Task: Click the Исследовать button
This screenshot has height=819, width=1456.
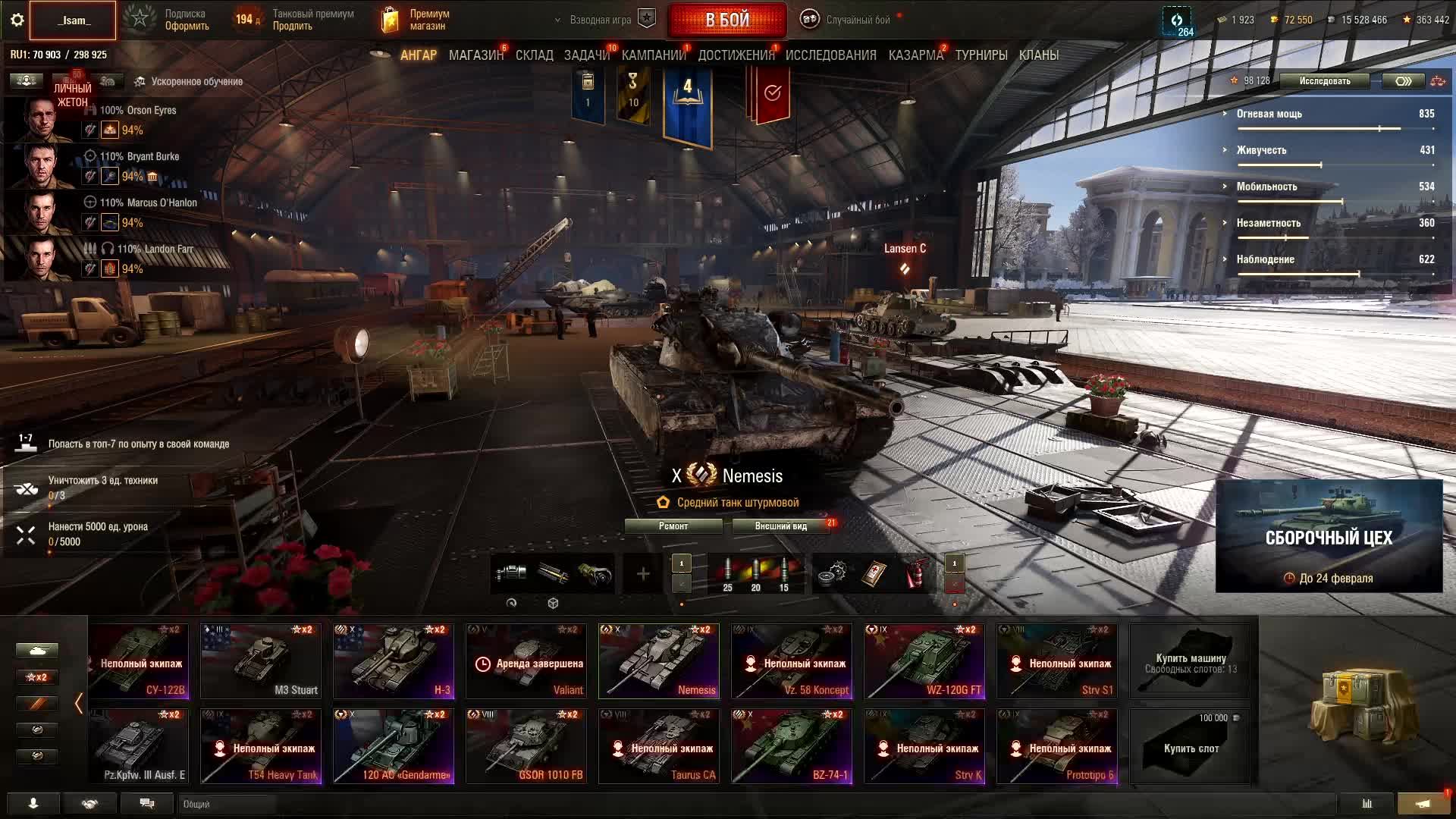Action: [x=1324, y=81]
